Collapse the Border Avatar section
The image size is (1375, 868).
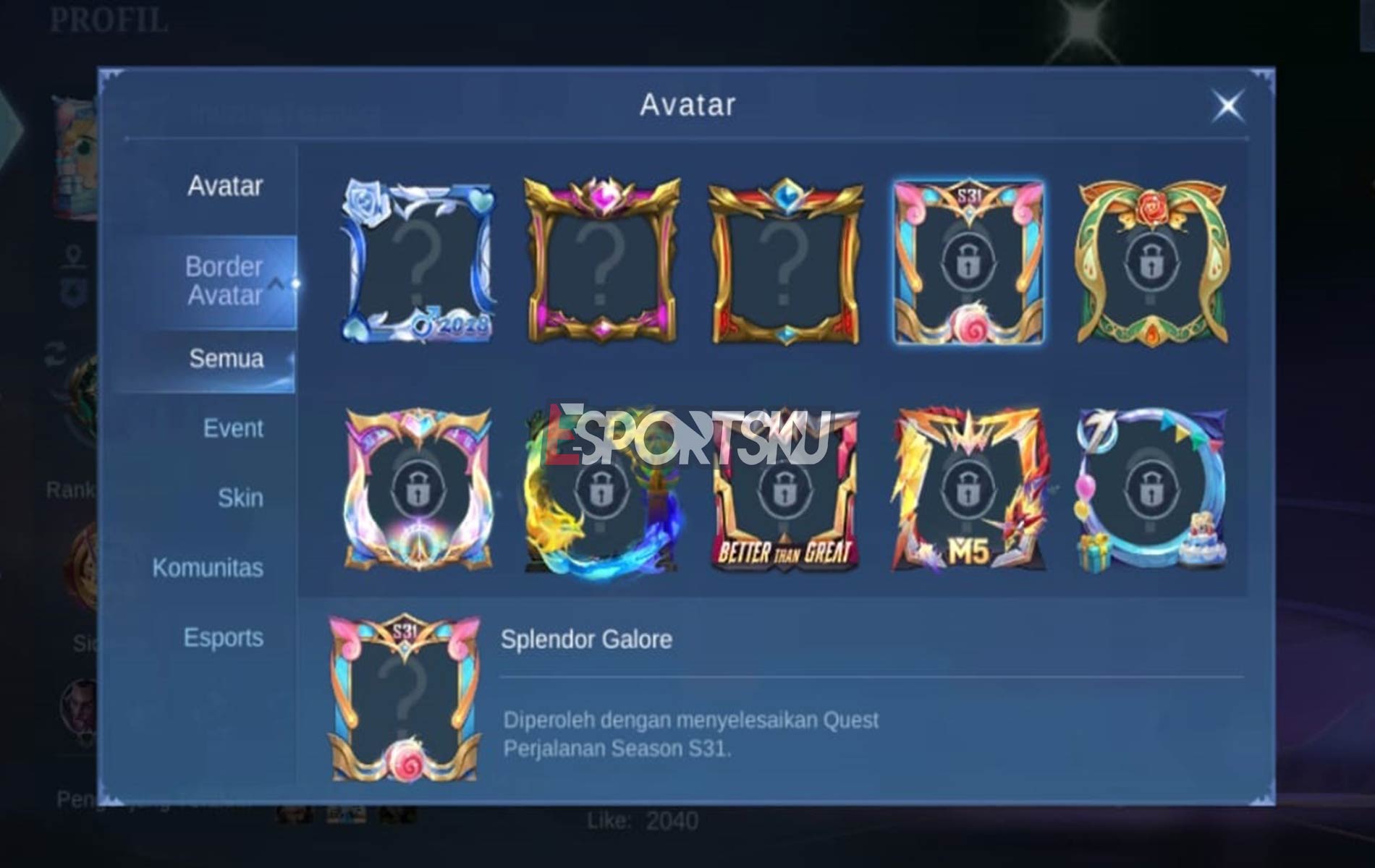pyautogui.click(x=225, y=282)
